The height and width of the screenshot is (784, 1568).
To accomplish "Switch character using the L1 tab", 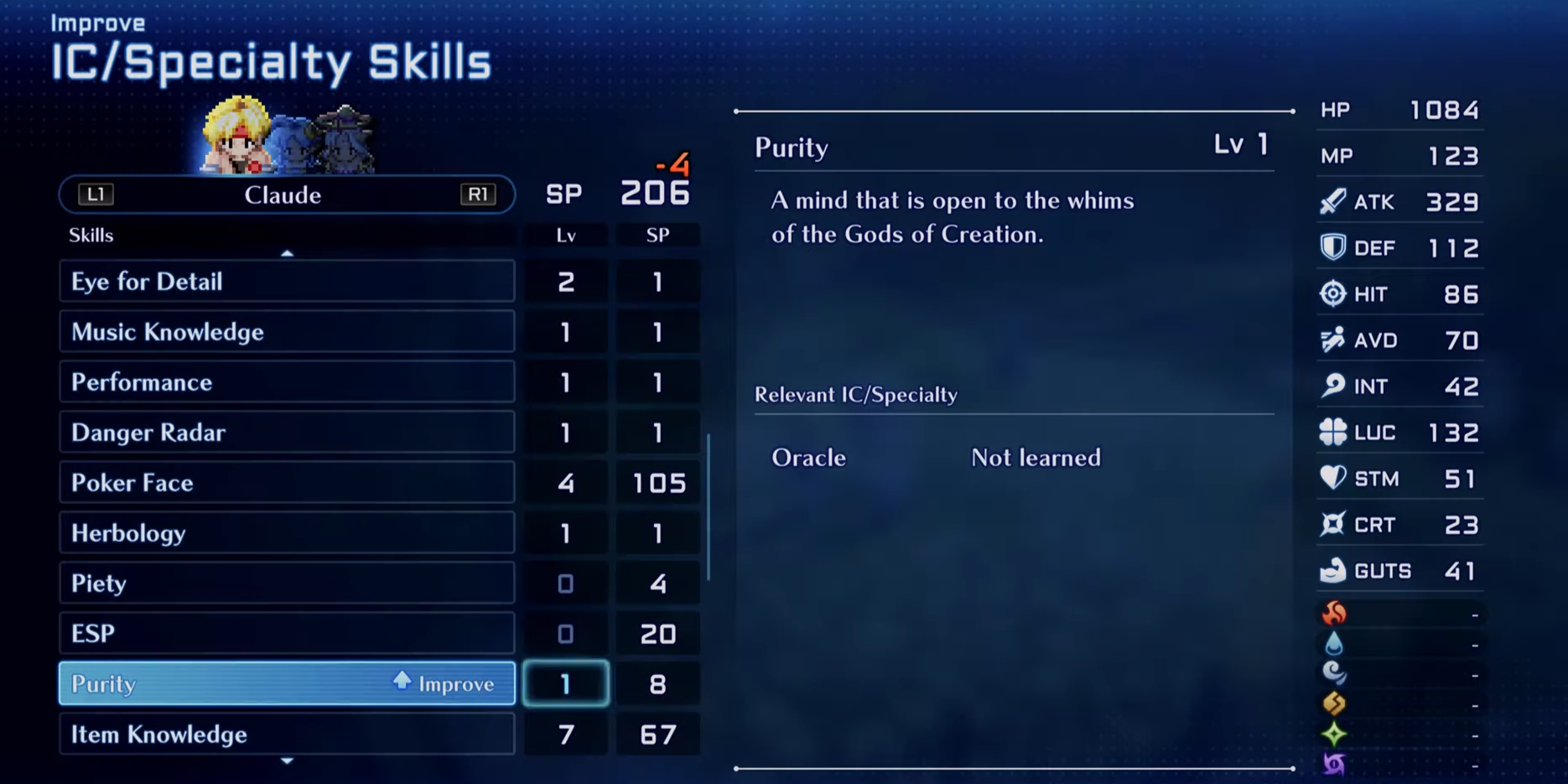I will tap(95, 195).
